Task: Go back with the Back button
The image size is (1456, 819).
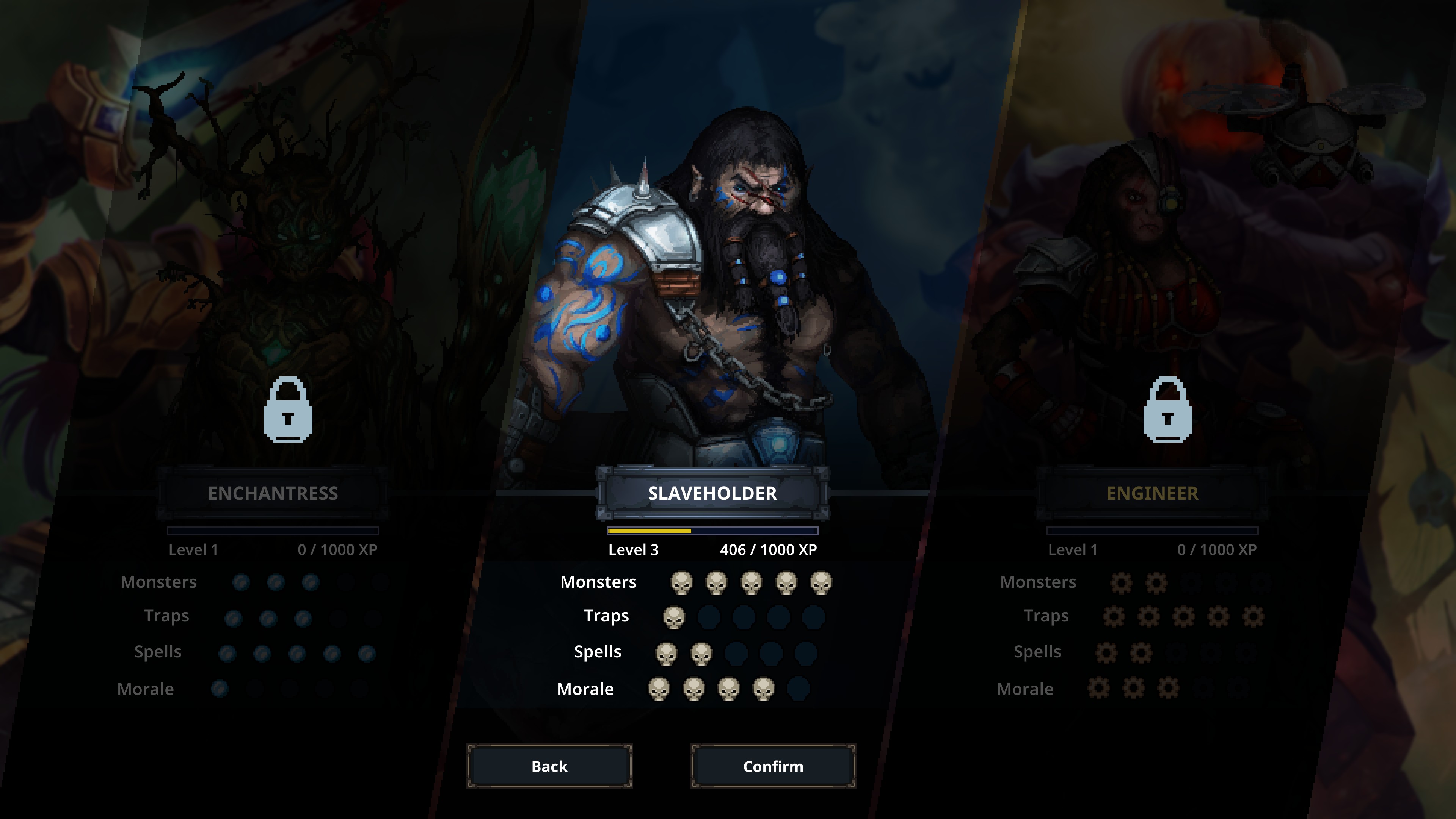Action: [549, 766]
